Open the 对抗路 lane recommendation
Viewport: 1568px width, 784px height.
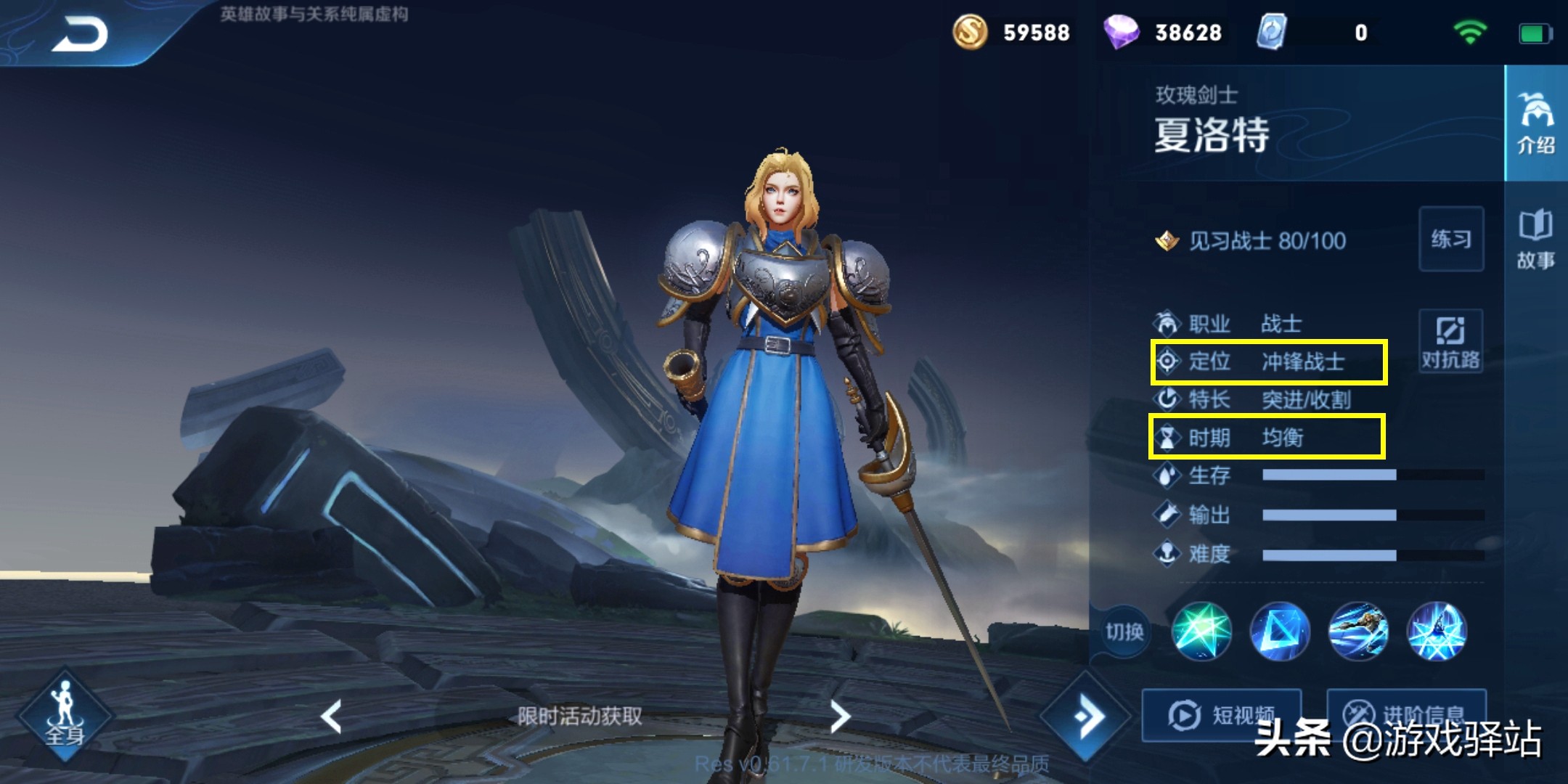[x=1450, y=341]
